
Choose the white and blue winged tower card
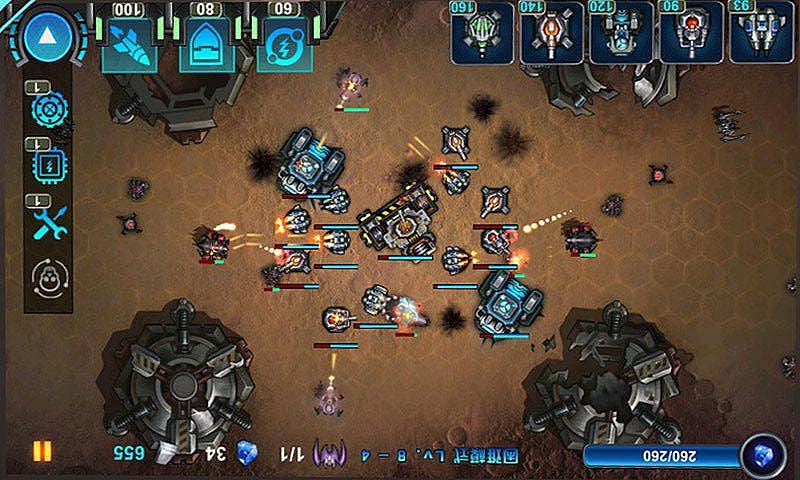click(x=760, y=34)
